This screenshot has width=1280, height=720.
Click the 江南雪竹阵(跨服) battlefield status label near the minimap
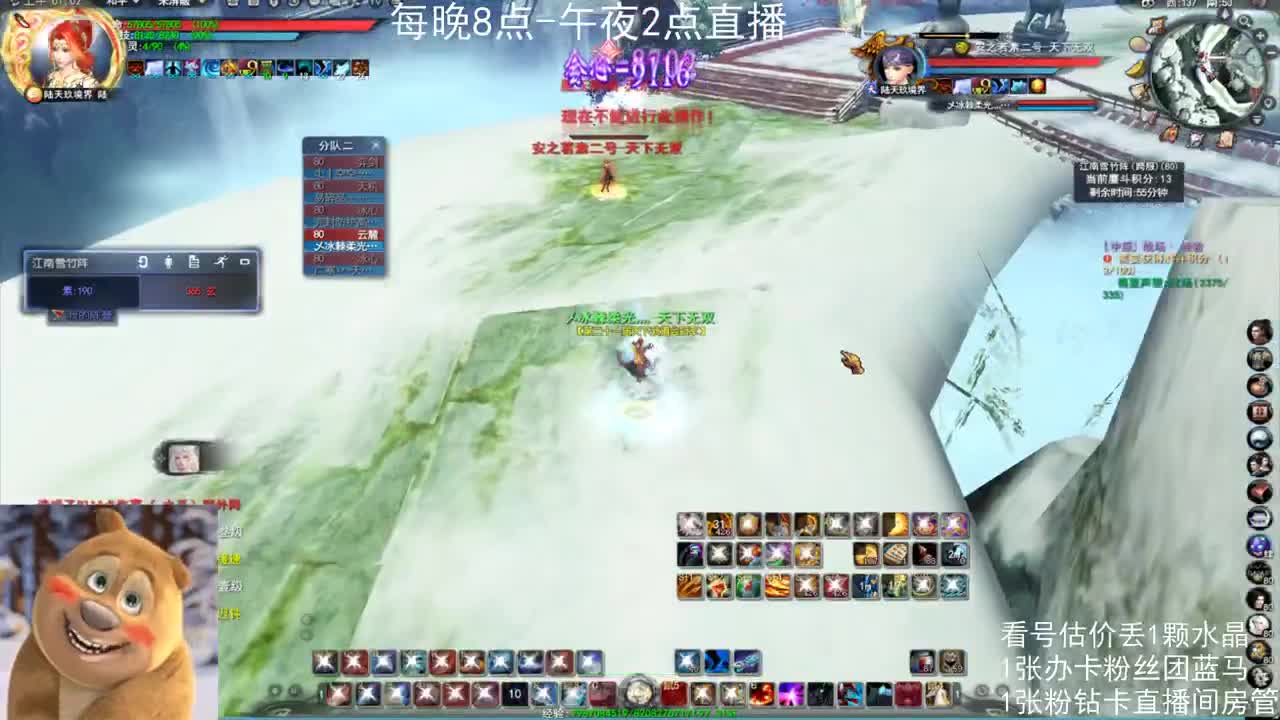point(1128,167)
